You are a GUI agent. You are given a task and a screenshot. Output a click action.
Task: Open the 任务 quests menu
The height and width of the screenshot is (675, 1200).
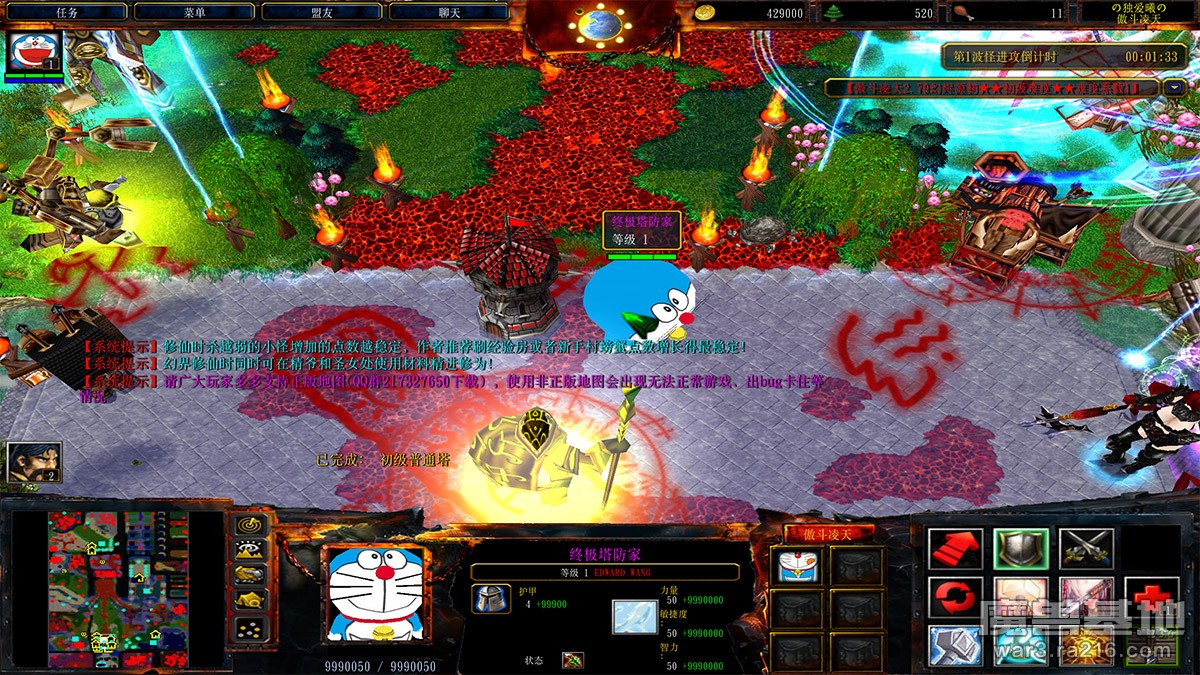click(x=66, y=12)
